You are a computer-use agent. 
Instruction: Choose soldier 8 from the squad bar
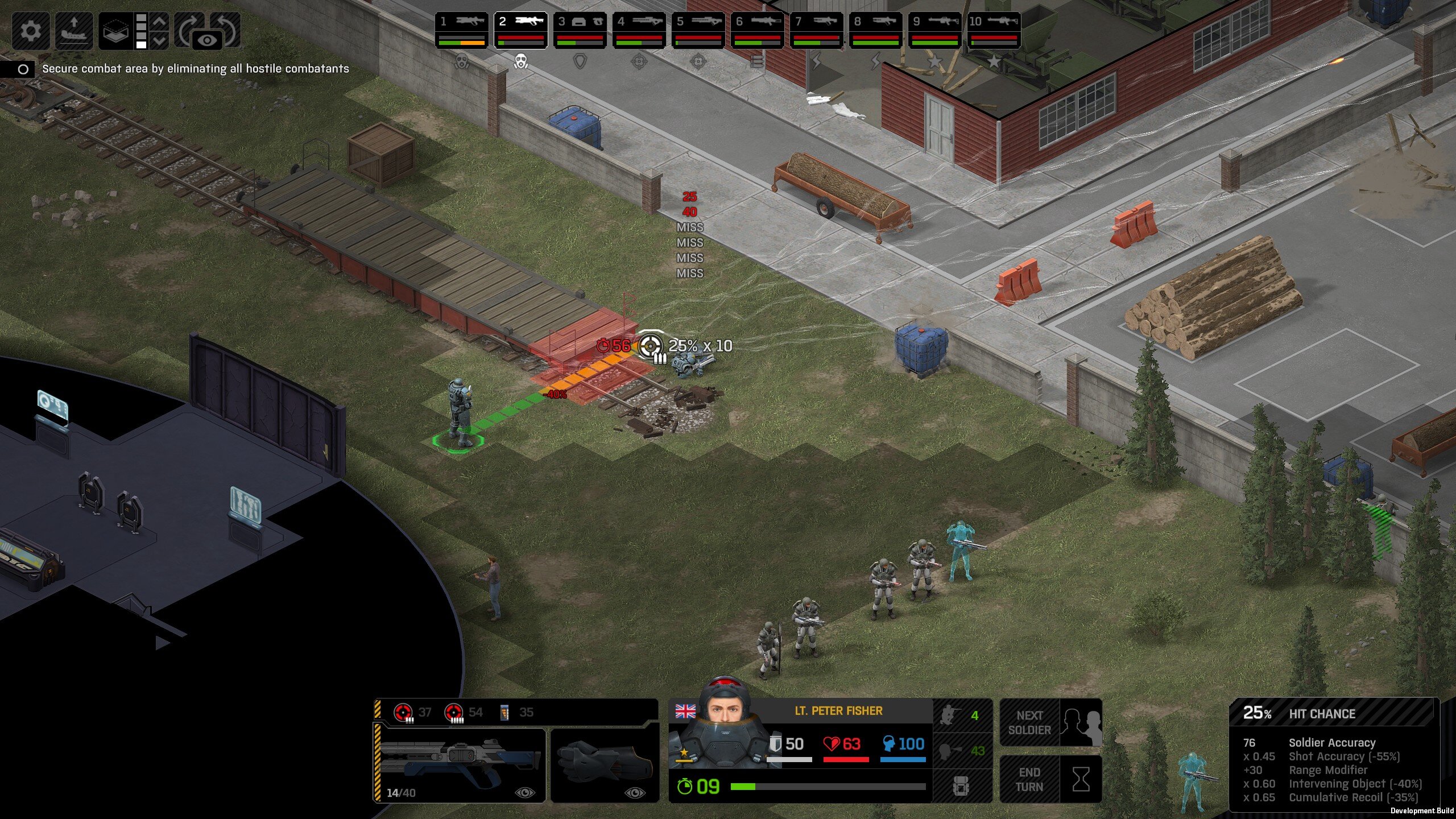pyautogui.click(x=875, y=30)
